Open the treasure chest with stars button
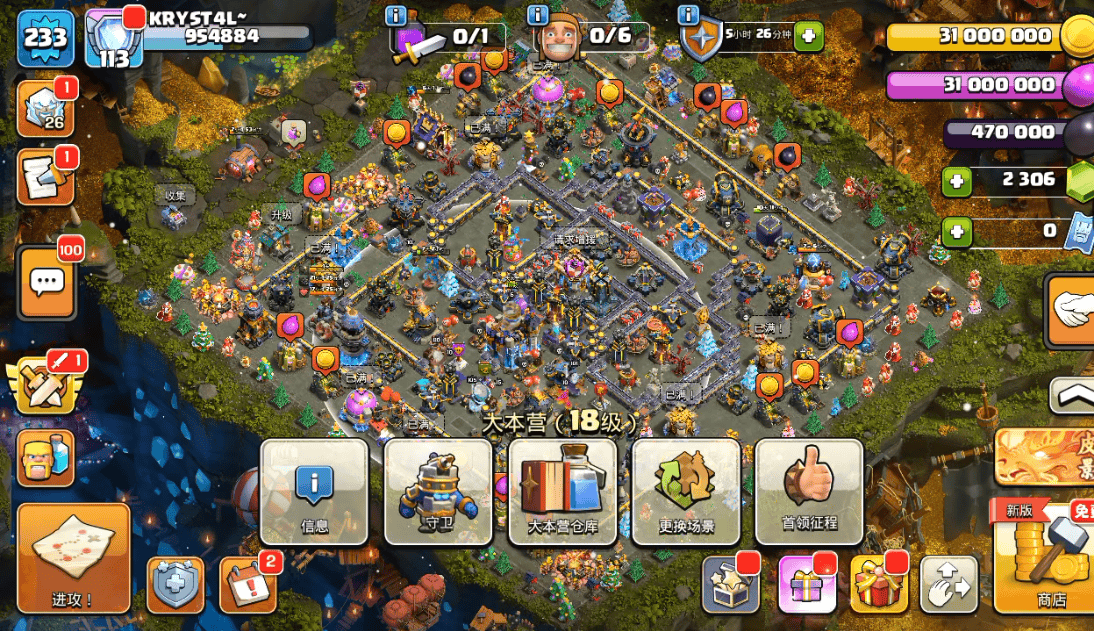1094x631 pixels. click(x=731, y=584)
